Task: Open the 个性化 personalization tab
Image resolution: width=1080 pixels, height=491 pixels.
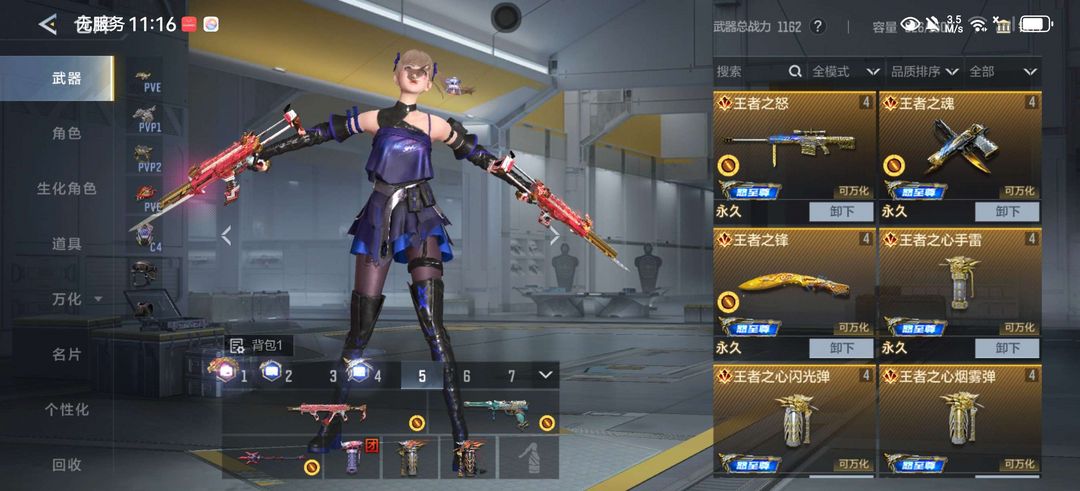Action: [66, 409]
